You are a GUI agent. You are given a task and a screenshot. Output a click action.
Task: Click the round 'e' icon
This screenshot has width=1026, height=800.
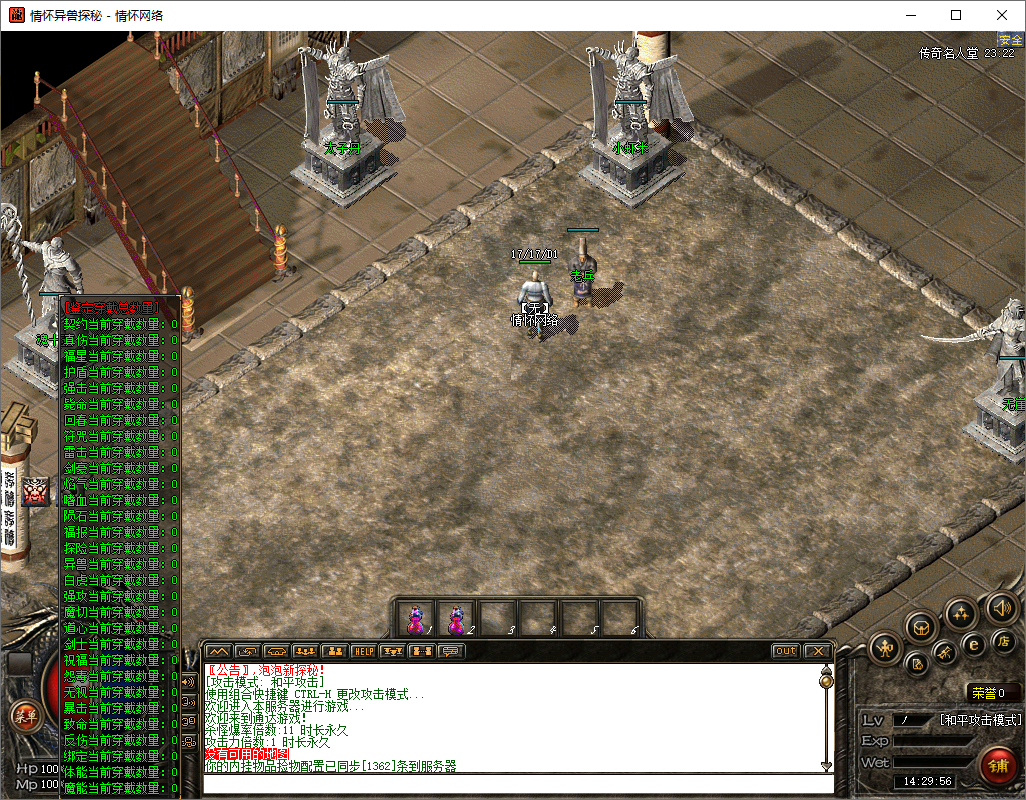click(x=974, y=644)
